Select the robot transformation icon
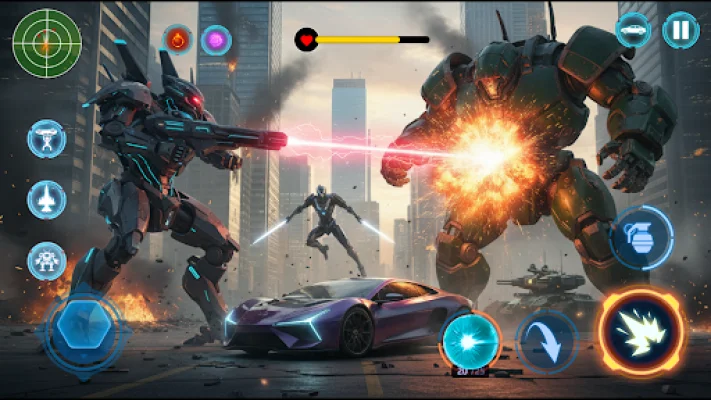Screen dimensions: 711x400 tap(47, 260)
